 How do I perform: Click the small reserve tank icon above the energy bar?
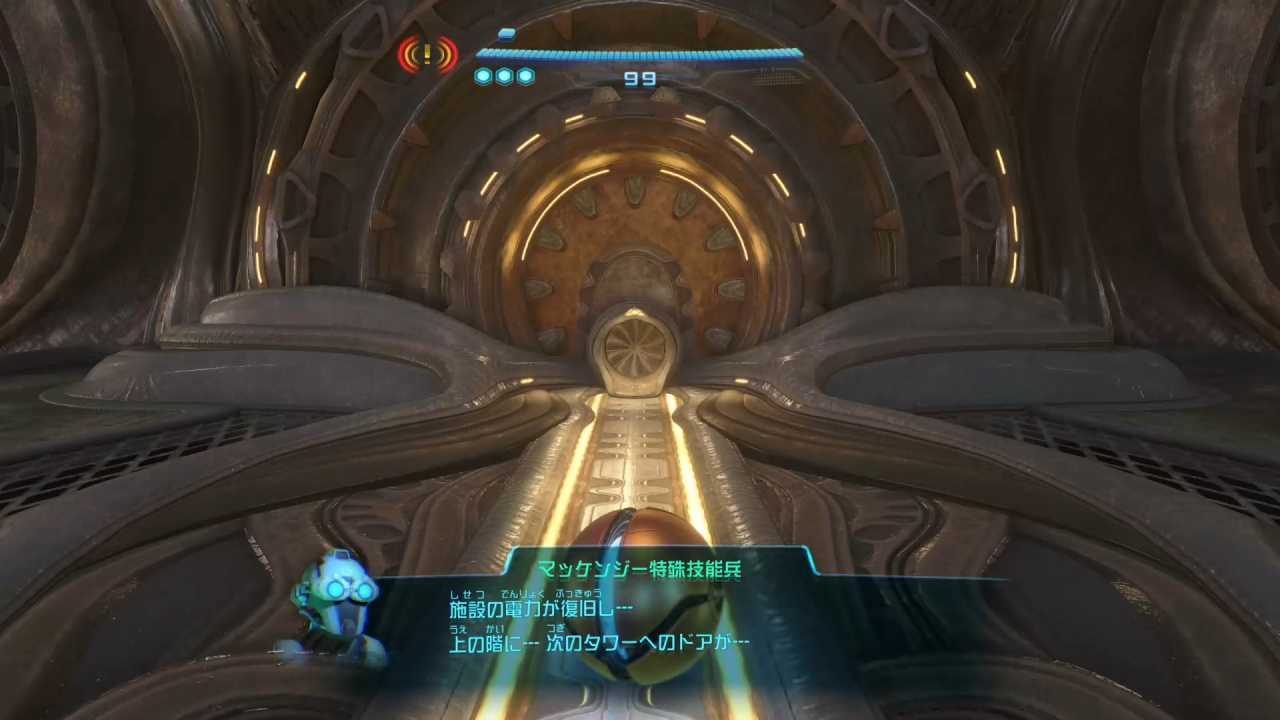click(506, 33)
